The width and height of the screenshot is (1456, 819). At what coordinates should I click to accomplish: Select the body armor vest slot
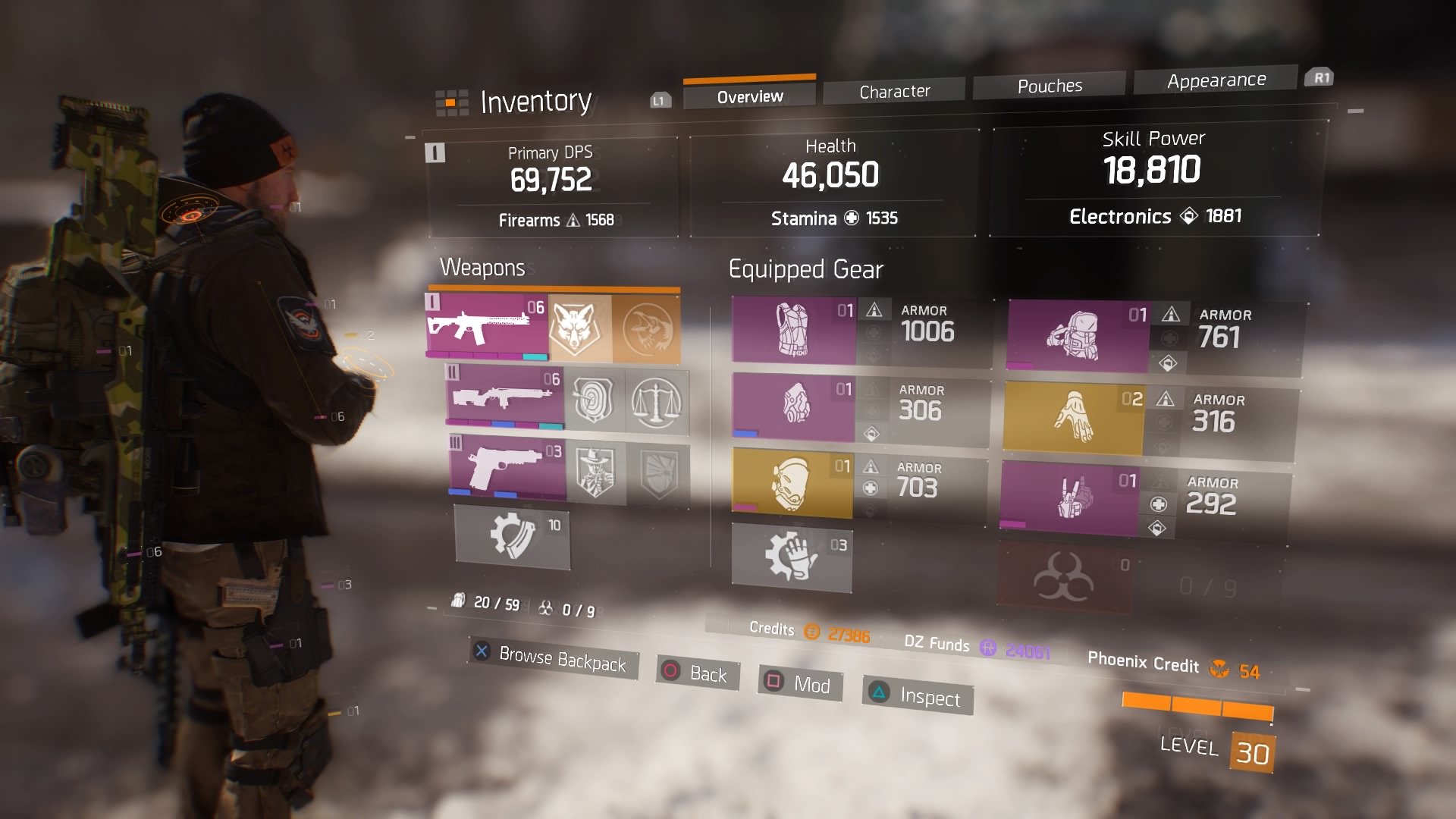tap(793, 330)
